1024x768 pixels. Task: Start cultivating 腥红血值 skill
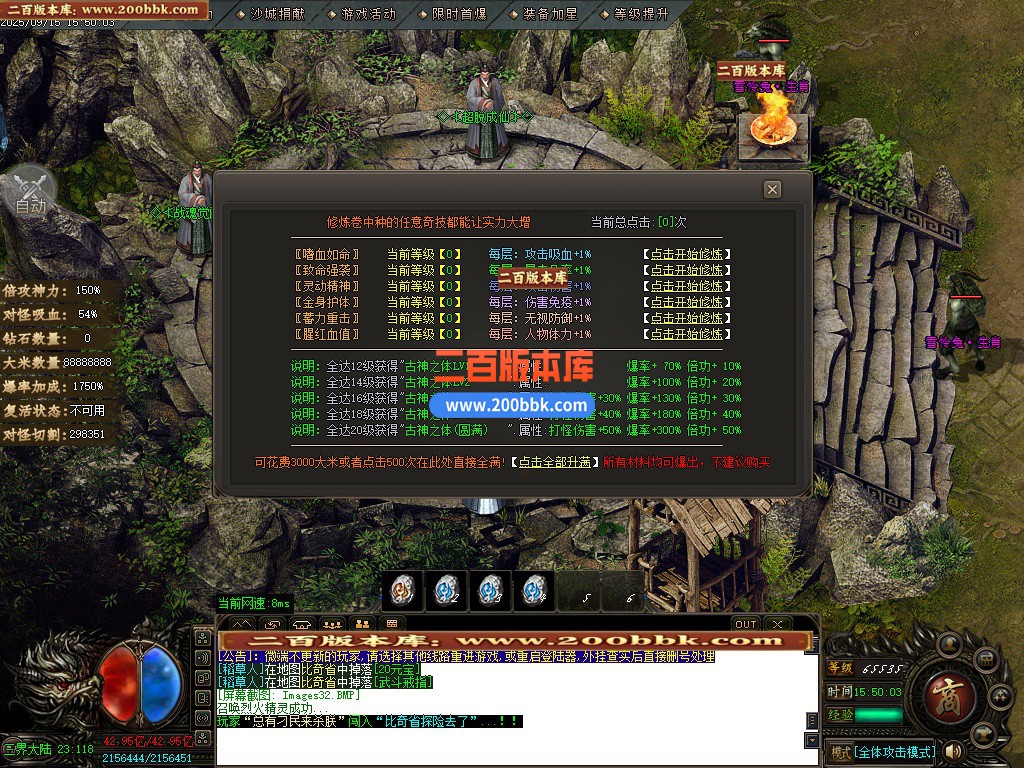[685, 334]
